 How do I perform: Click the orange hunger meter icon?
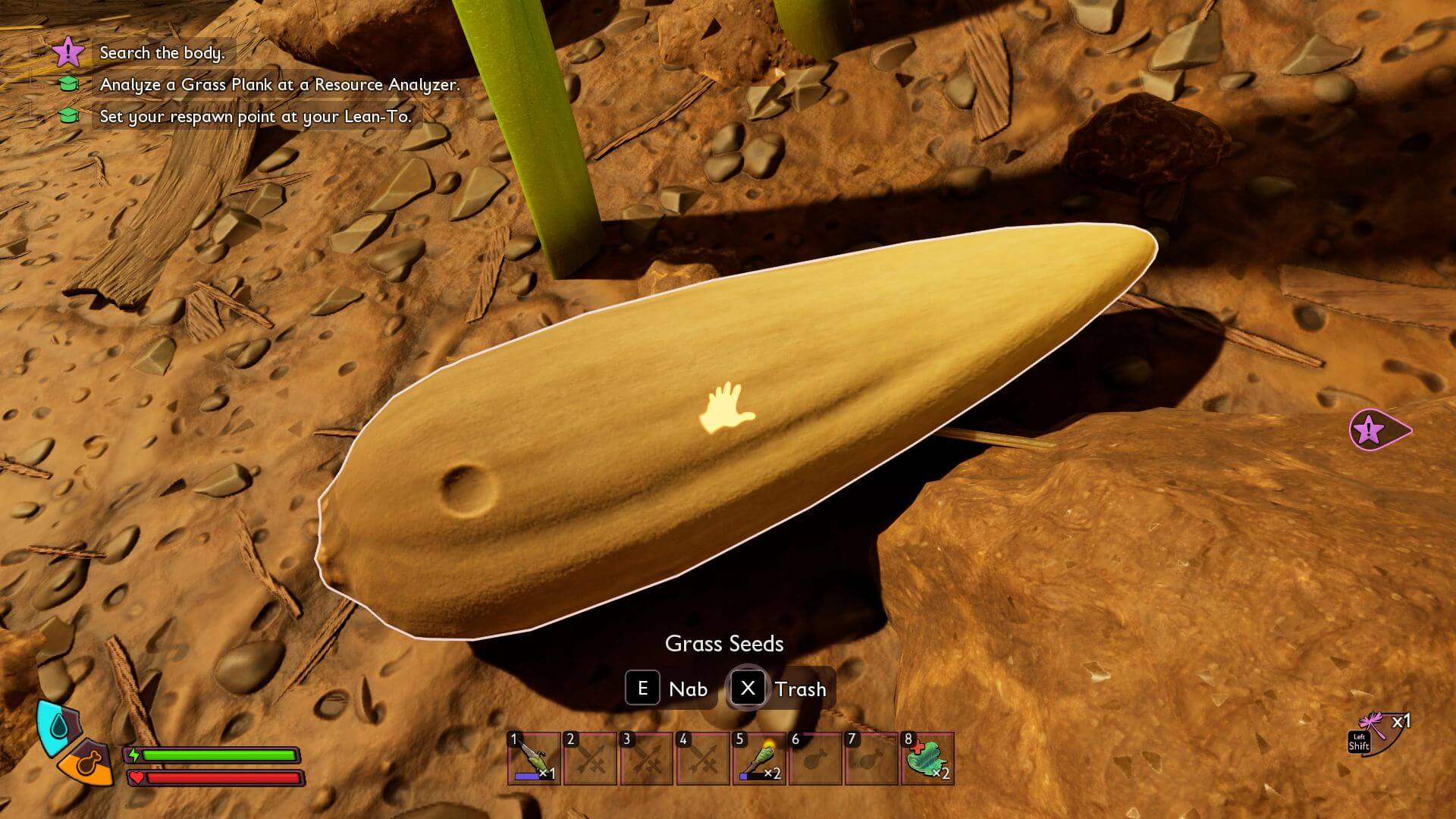point(88,762)
